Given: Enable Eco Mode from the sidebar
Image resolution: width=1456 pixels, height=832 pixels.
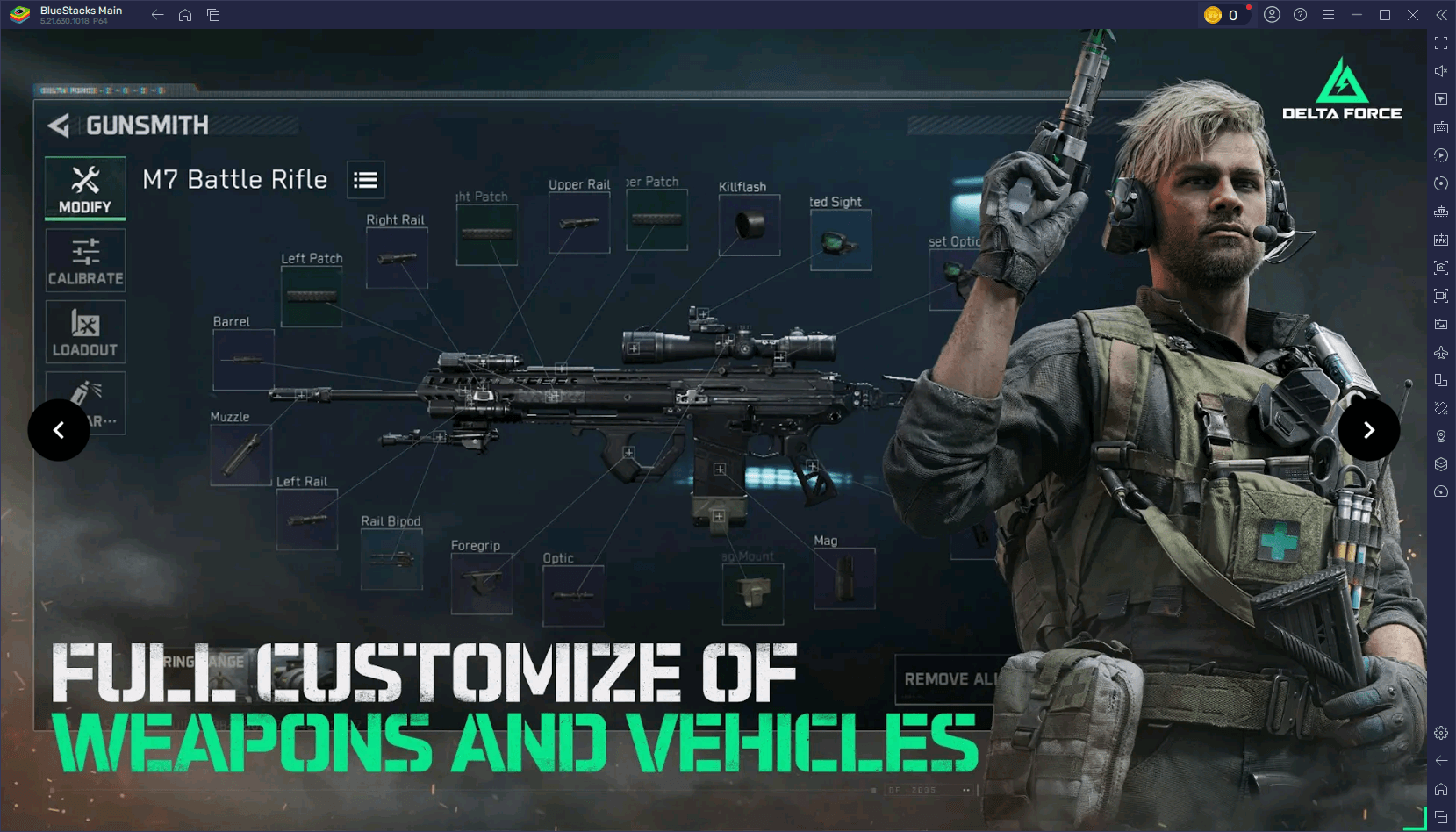Looking at the screenshot, I should point(1440,491).
